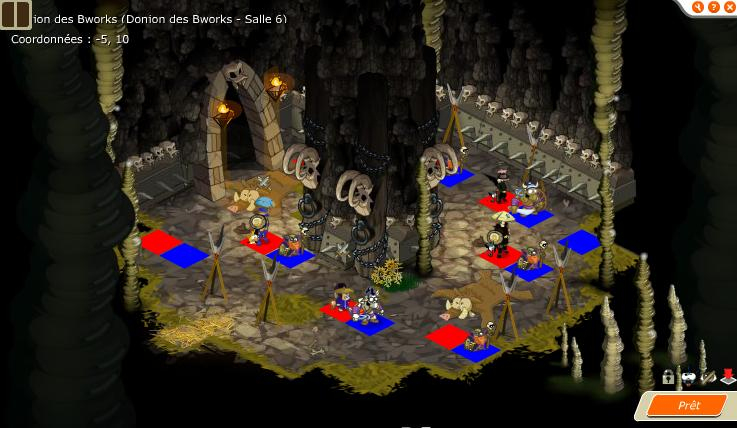Open options with the wrench icon
This screenshot has height=428, width=737.
[x=698, y=7]
